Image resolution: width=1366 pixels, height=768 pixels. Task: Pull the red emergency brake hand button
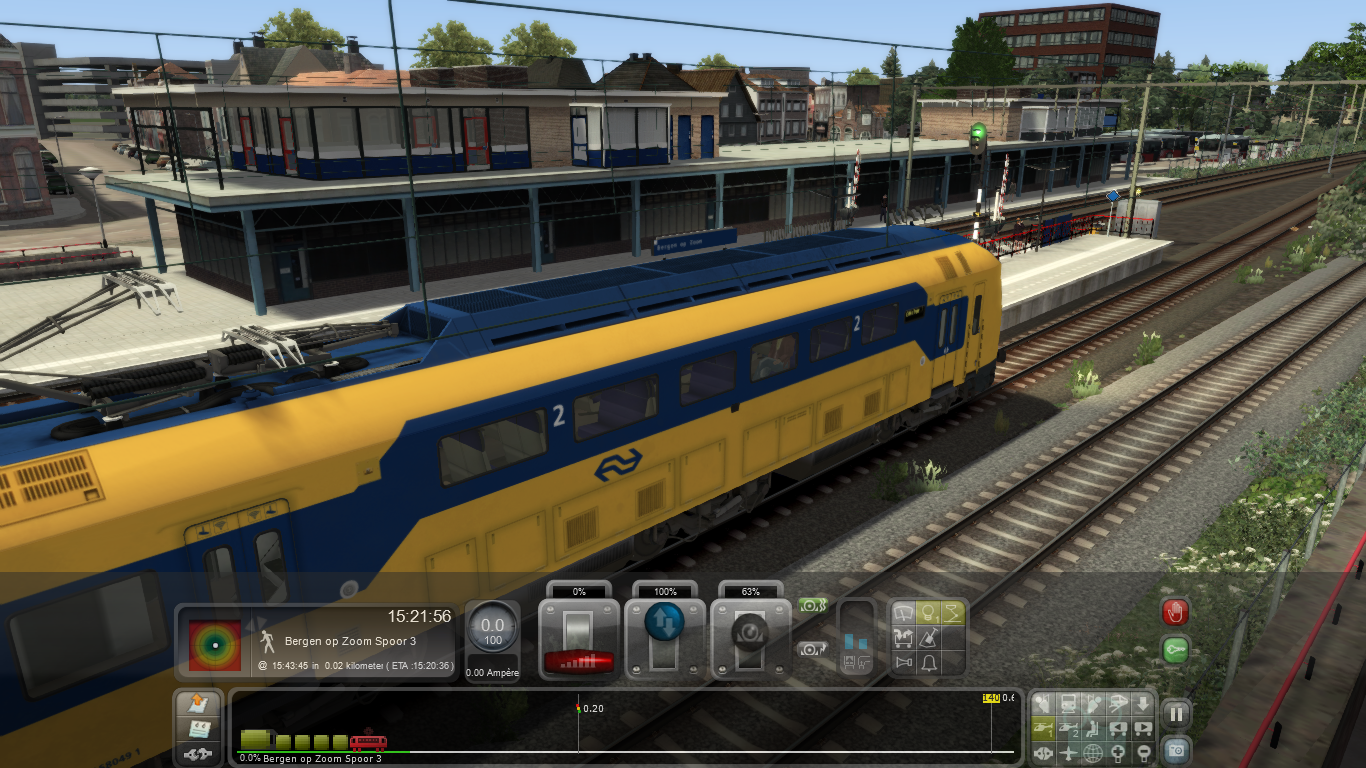pos(1176,612)
